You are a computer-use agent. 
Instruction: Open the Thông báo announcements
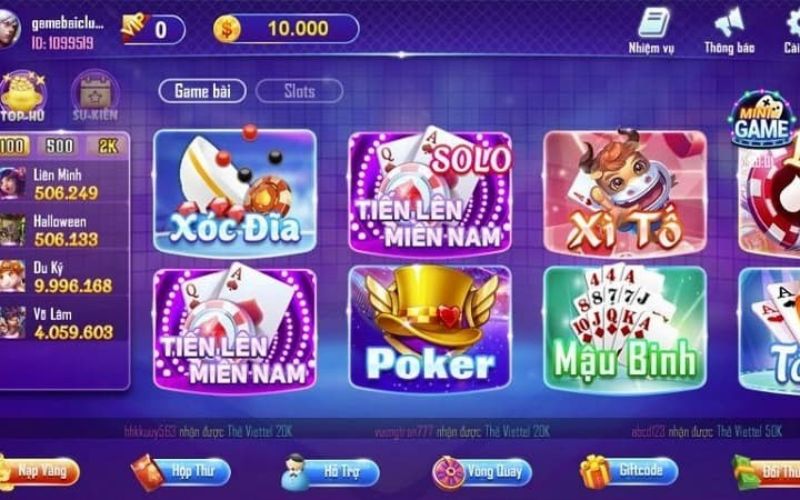tap(729, 30)
